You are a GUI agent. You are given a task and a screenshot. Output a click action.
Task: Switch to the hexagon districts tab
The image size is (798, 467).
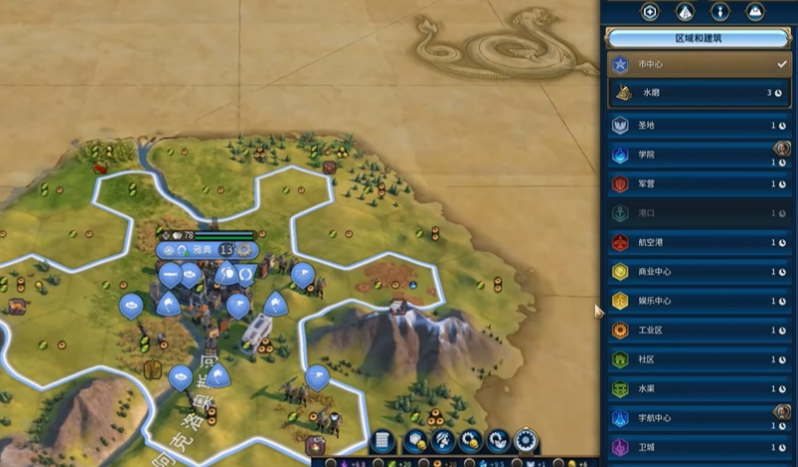click(651, 12)
